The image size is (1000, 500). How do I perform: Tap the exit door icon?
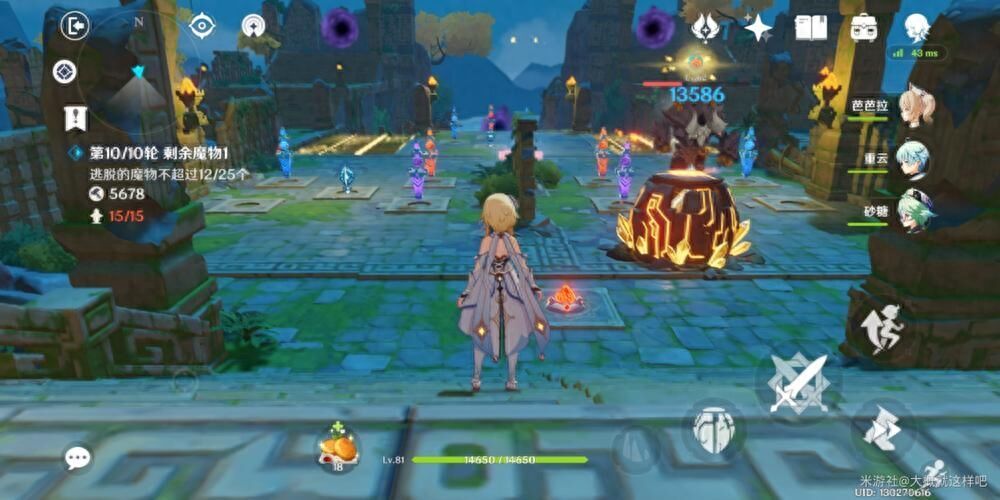[74, 26]
